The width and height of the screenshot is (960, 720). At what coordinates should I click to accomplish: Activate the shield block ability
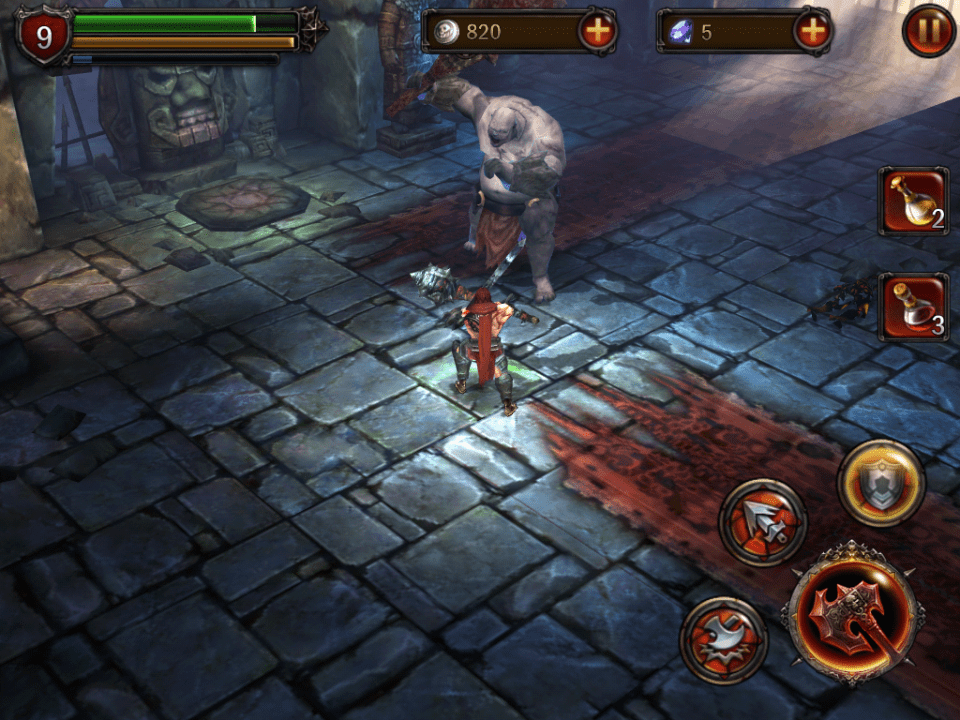coord(880,483)
